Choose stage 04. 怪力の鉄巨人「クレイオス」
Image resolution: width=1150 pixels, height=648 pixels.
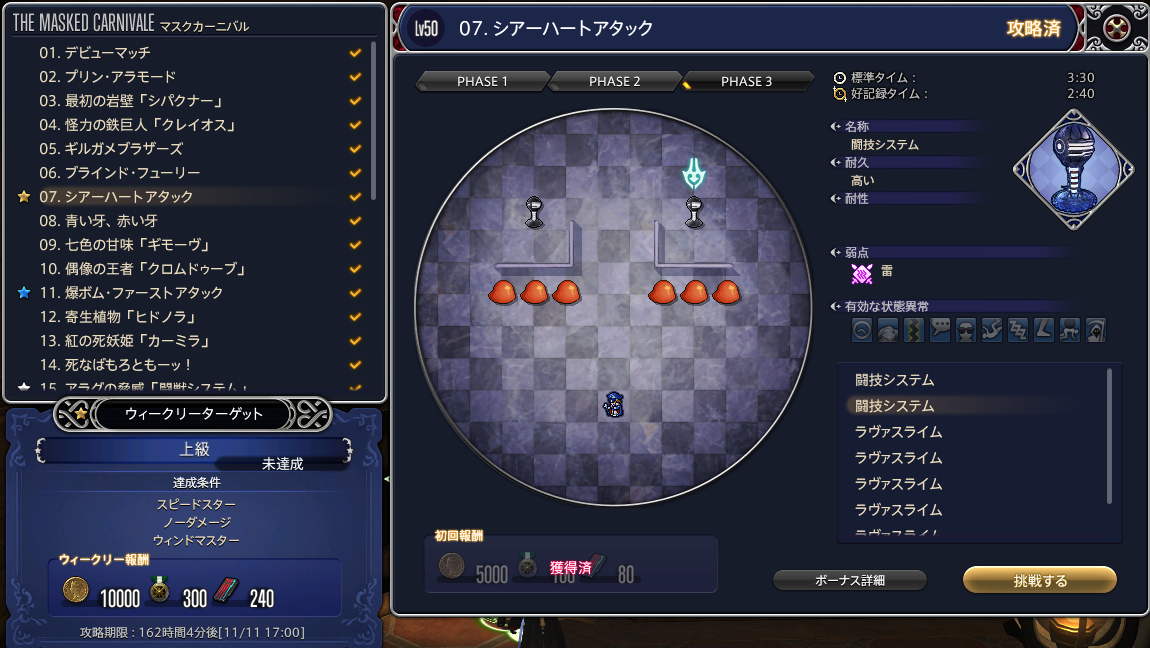point(139,124)
